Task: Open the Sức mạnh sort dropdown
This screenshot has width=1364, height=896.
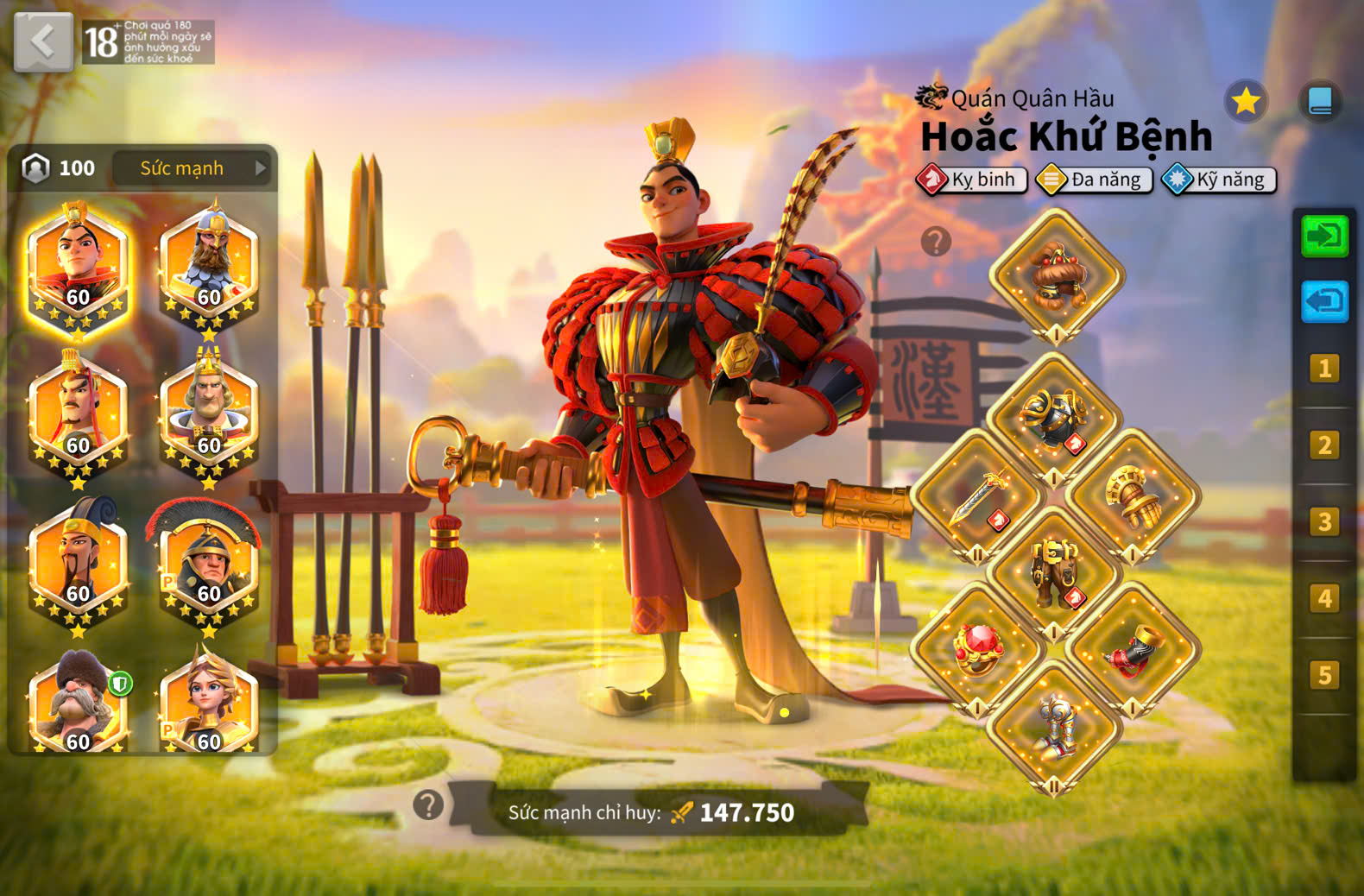Action: (193, 168)
